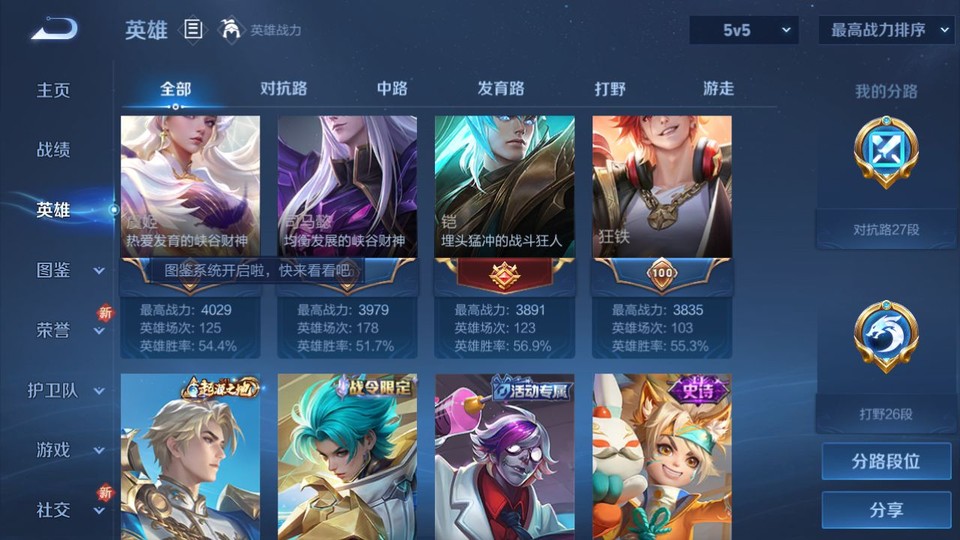Click the 分享 share button

click(x=886, y=510)
